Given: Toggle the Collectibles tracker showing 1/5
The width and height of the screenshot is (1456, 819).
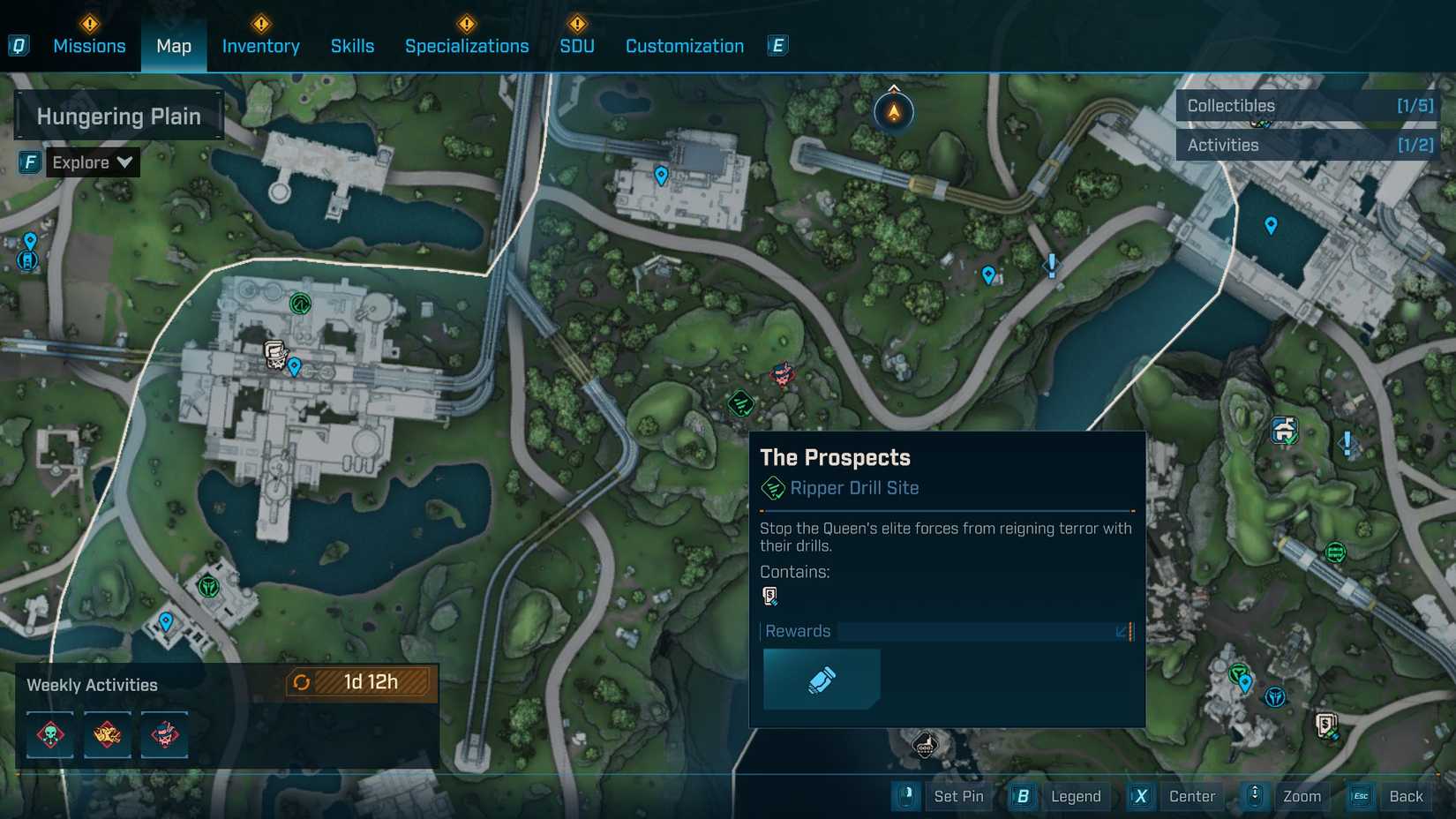Looking at the screenshot, I should 1308,105.
